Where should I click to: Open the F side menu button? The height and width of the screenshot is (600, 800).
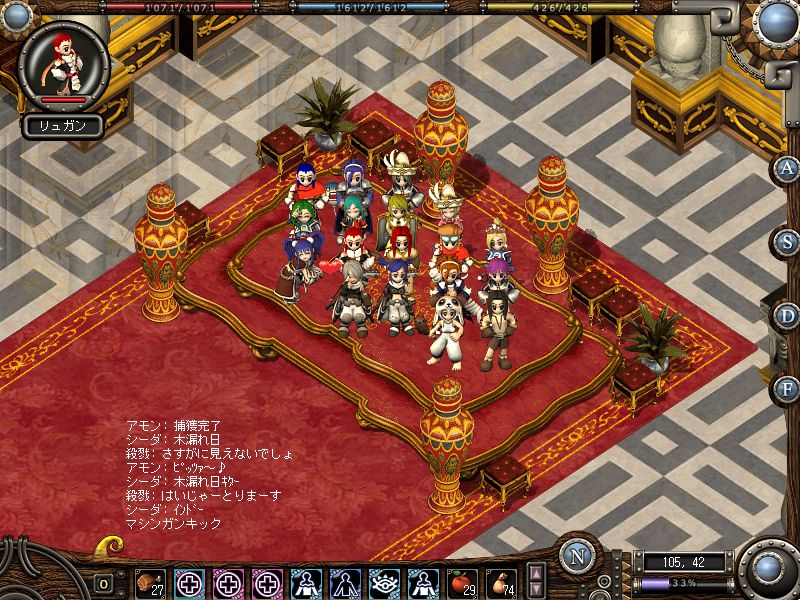pyautogui.click(x=787, y=387)
